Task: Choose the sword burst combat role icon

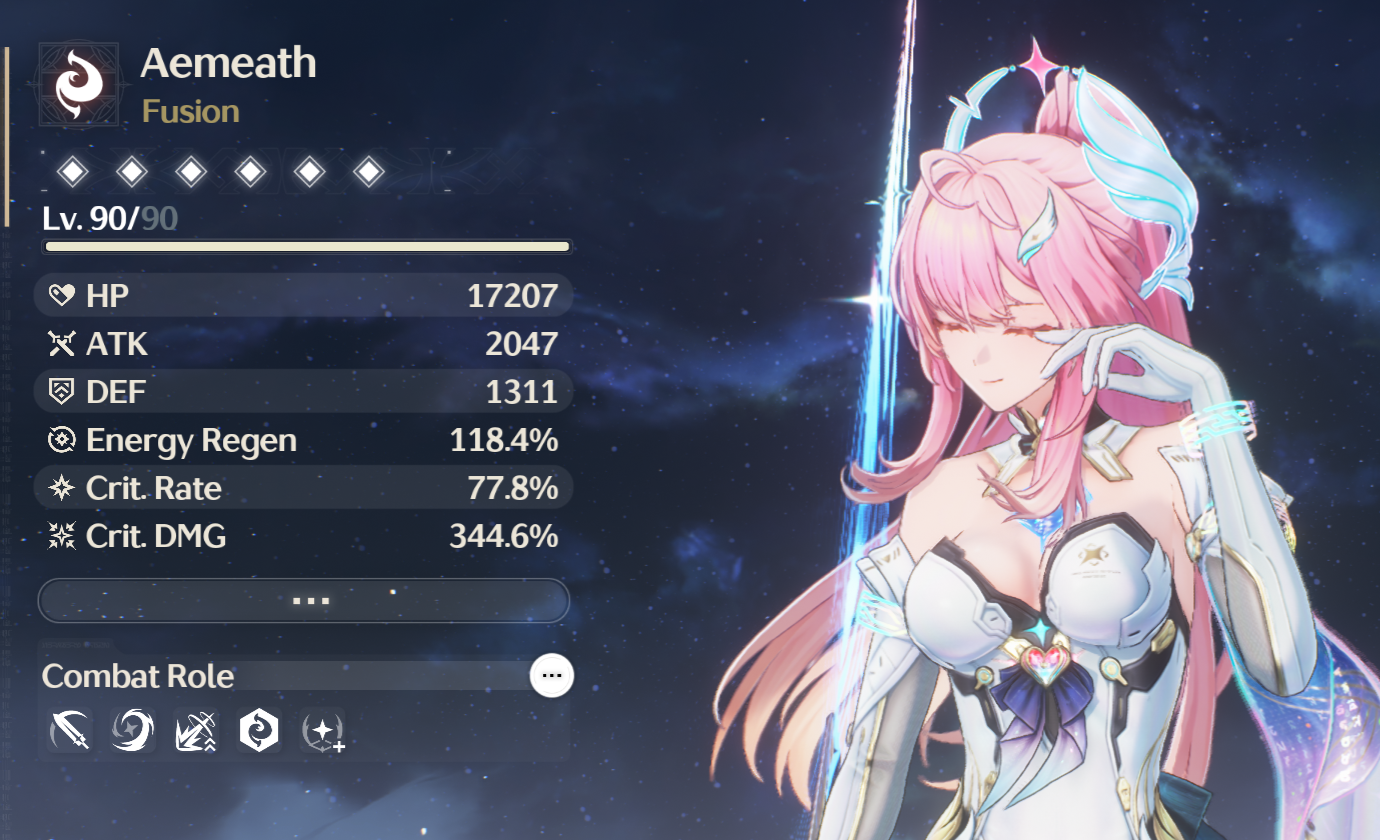Action: [x=195, y=731]
